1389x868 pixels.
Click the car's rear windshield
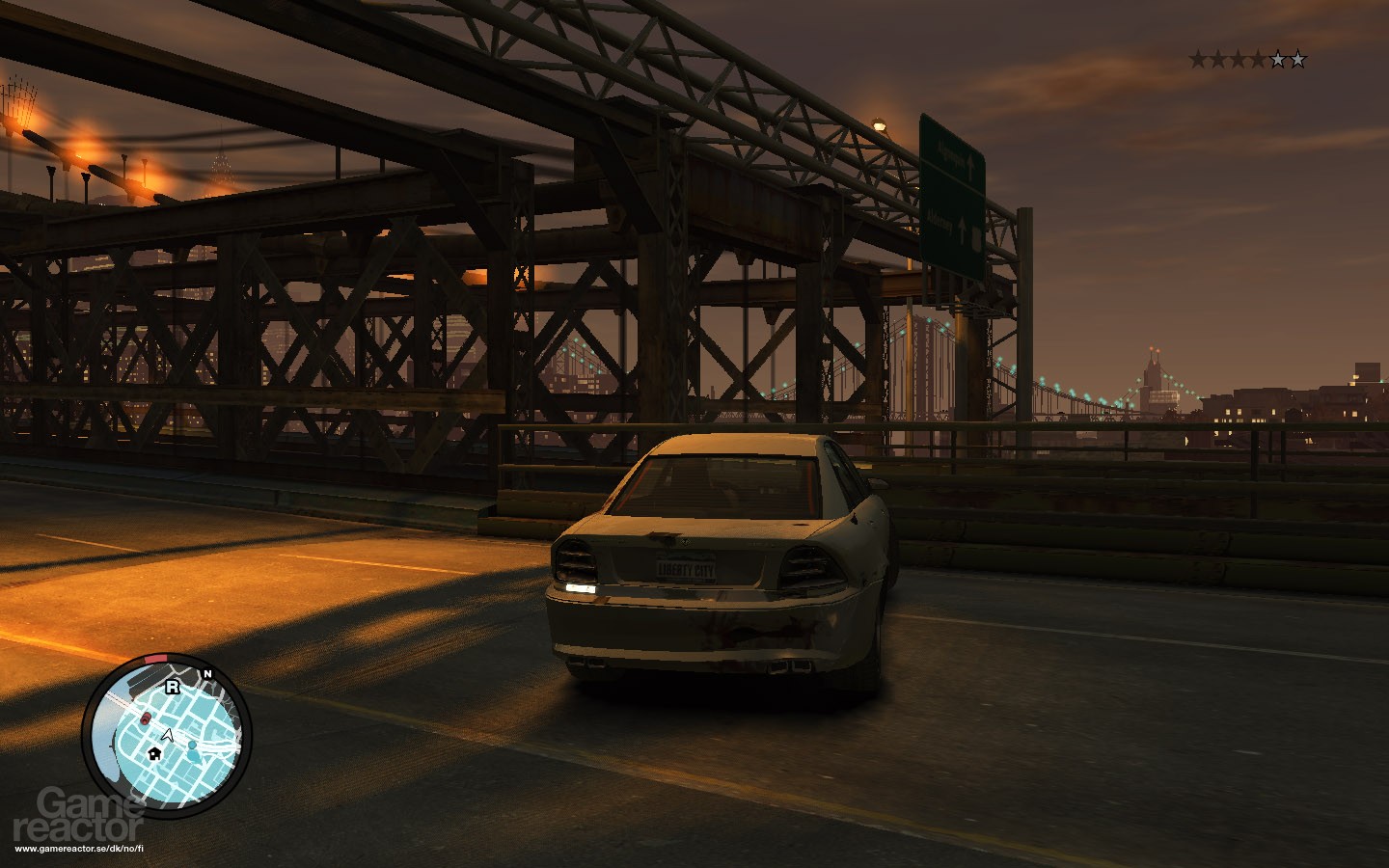pos(719,487)
